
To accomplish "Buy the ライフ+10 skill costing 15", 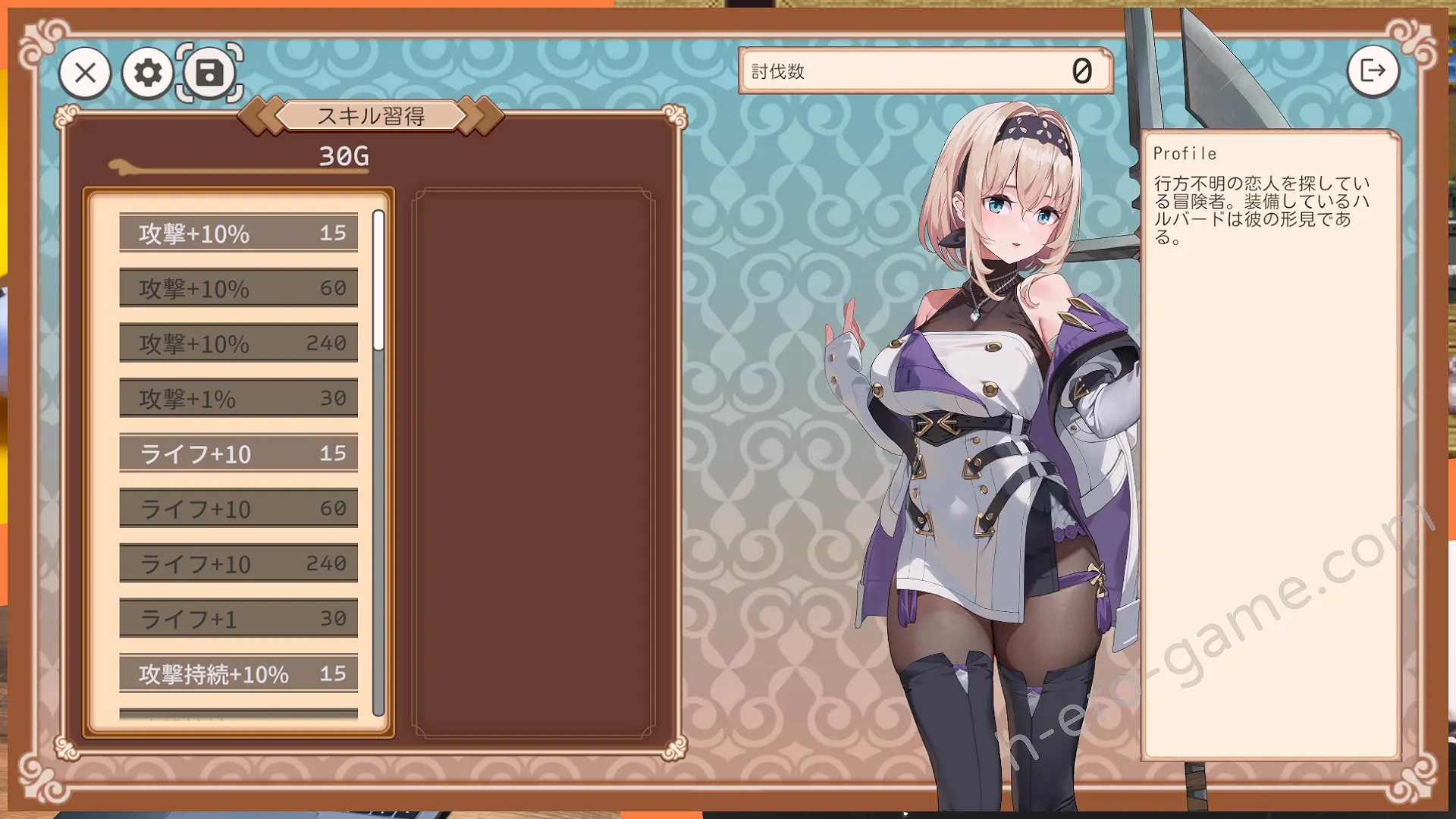I will point(238,453).
